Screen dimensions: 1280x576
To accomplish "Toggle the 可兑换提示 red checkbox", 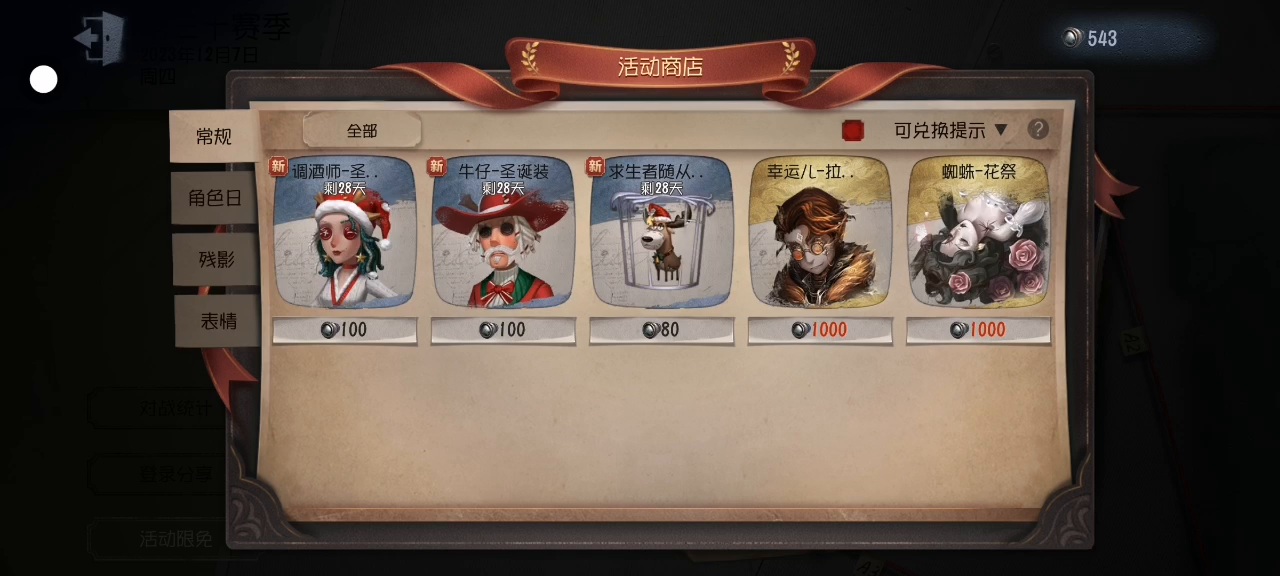I will tap(853, 130).
